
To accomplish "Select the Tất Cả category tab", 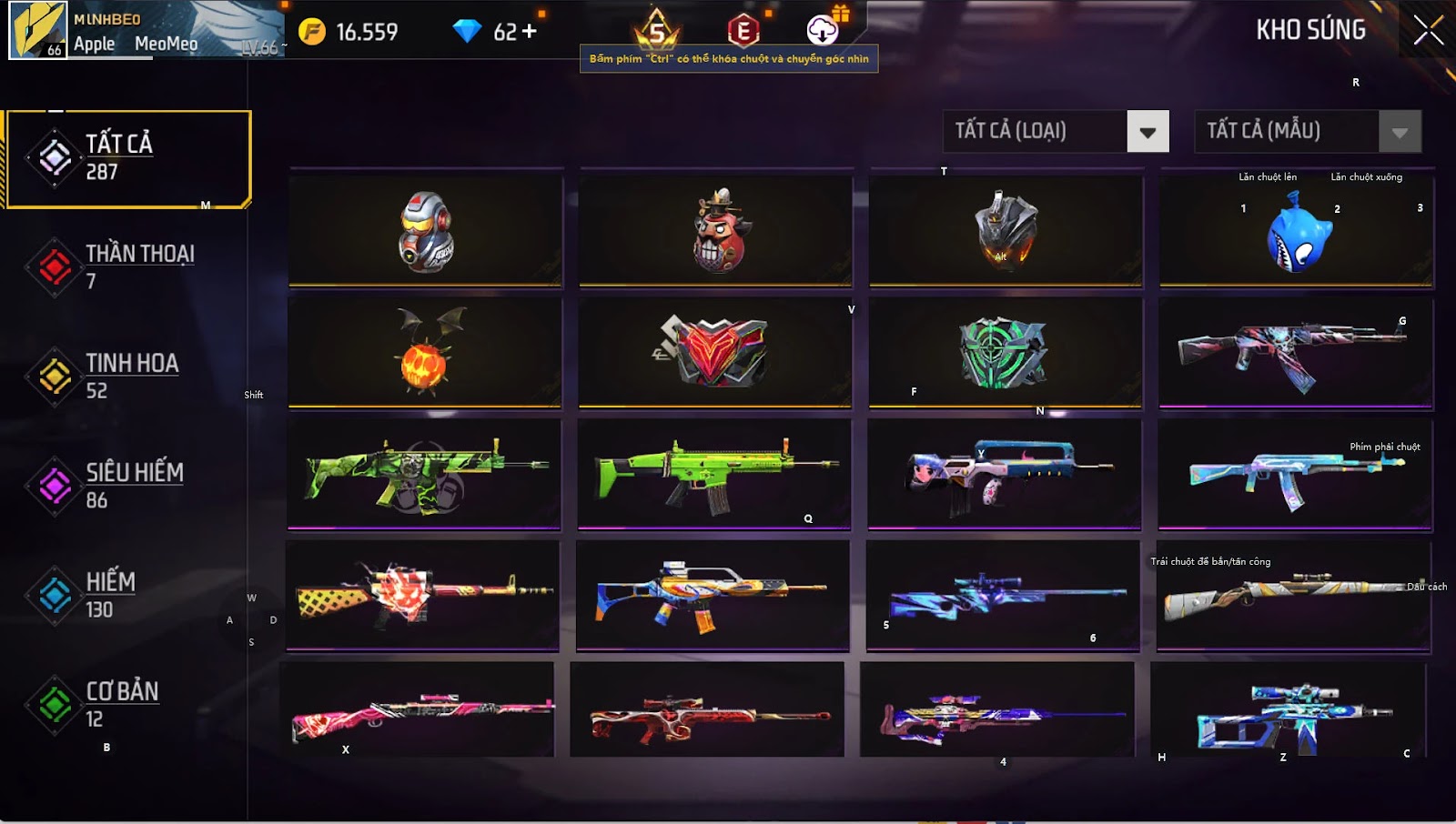I will (x=127, y=158).
